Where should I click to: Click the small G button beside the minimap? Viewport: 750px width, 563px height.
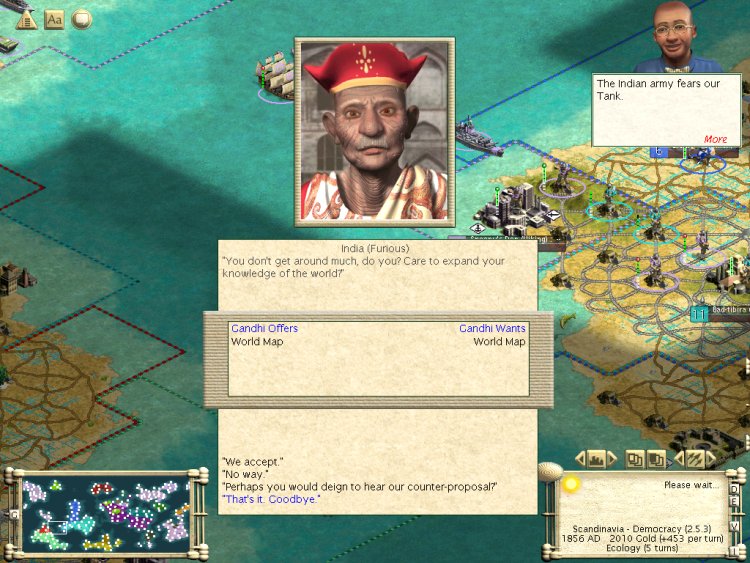coord(14,514)
